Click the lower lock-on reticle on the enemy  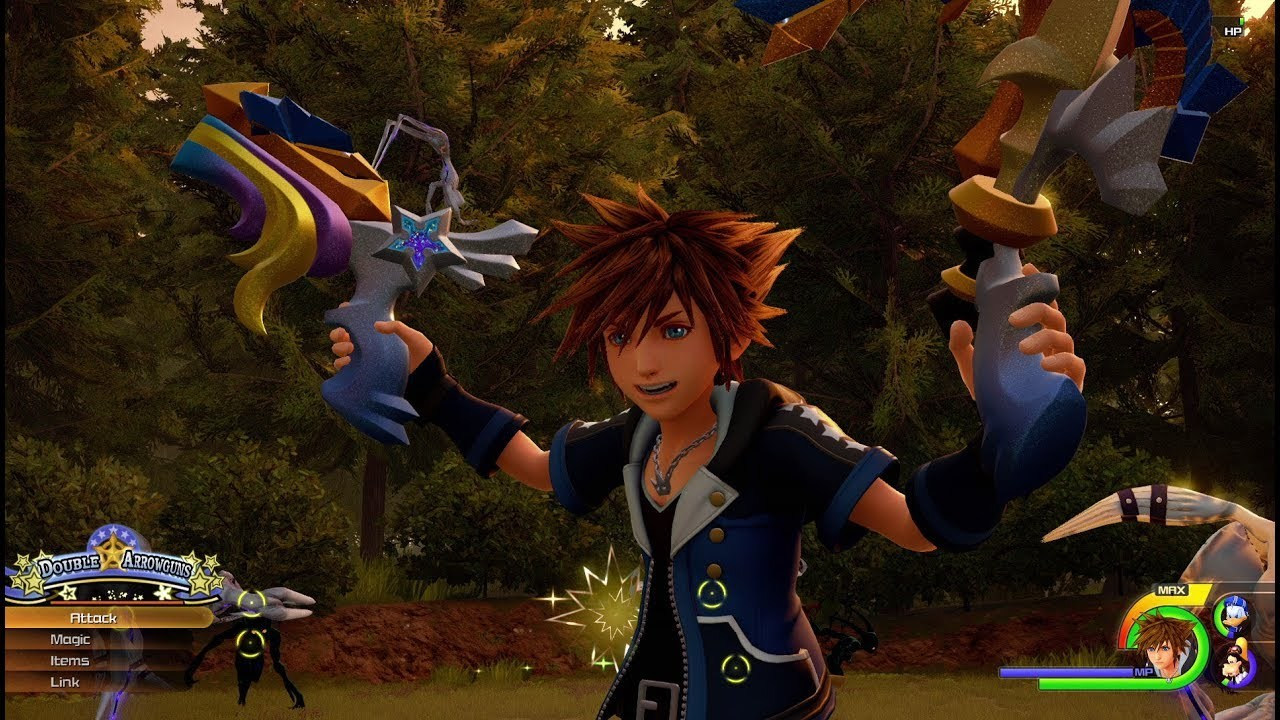250,643
